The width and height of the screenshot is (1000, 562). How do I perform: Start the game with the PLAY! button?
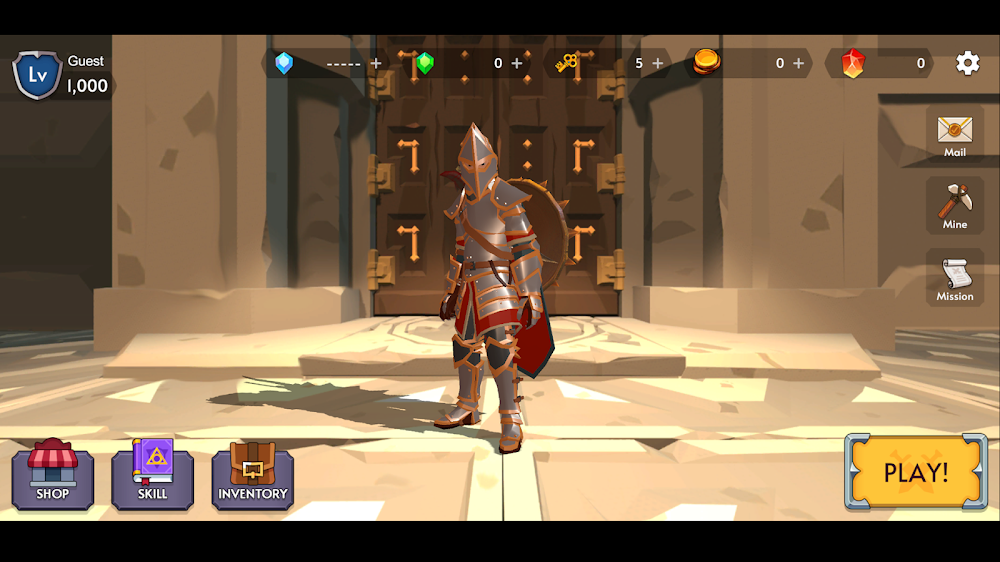pos(915,472)
